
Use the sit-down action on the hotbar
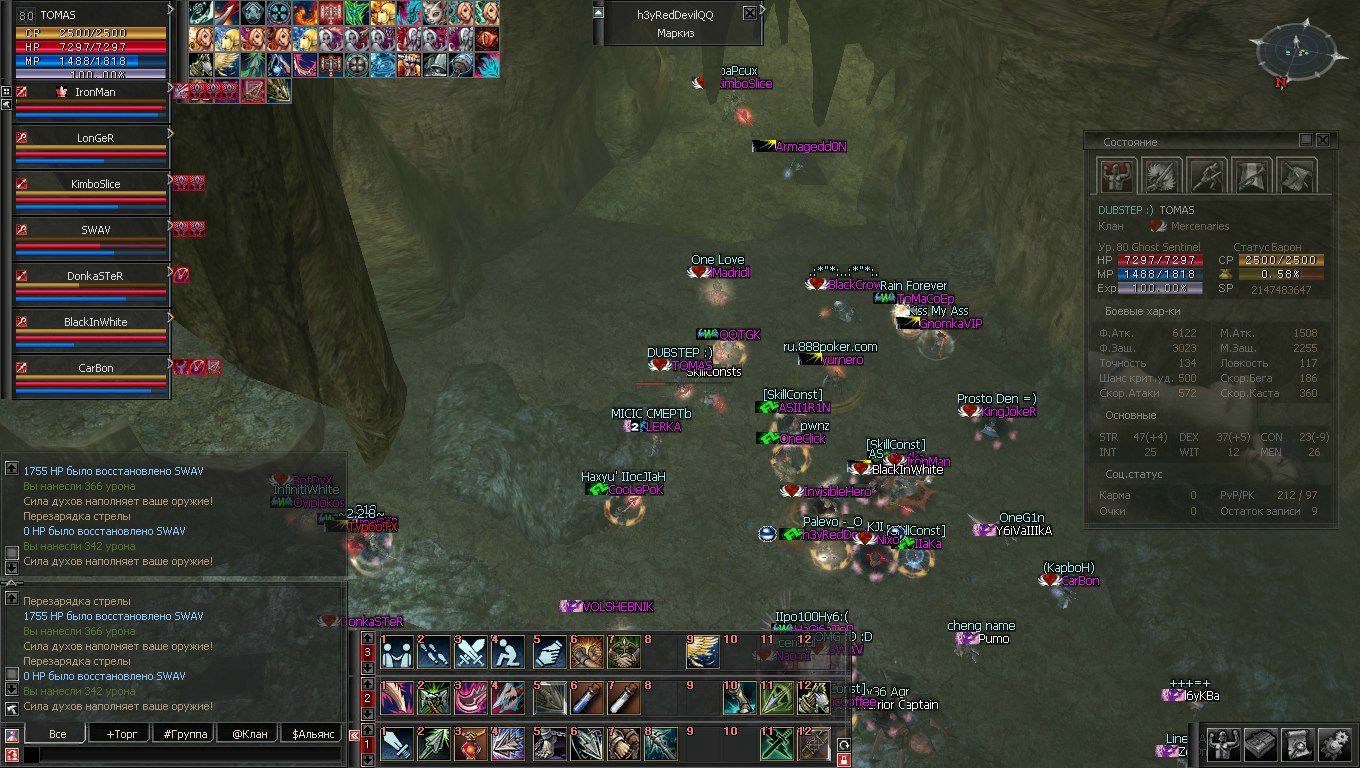tap(509, 653)
